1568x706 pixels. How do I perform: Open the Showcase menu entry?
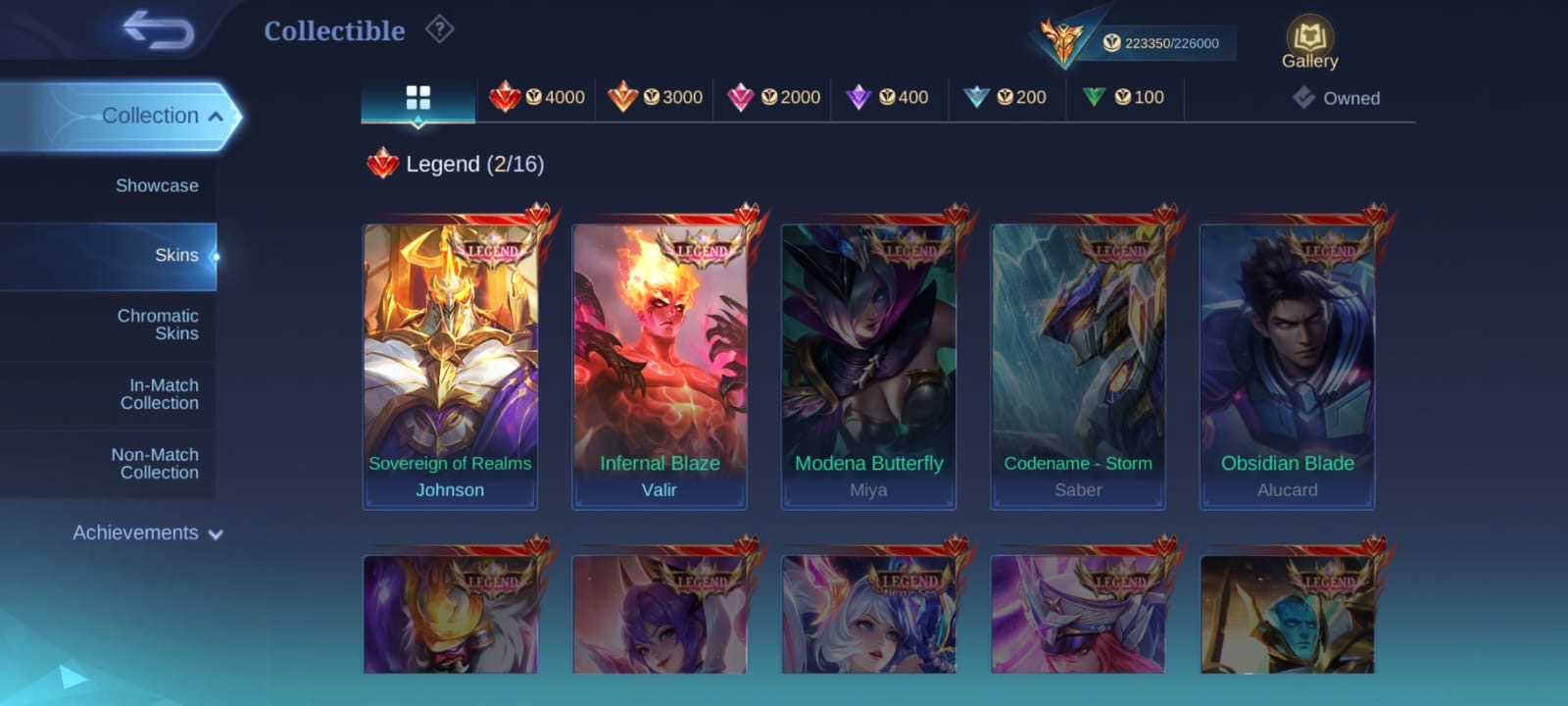point(156,185)
